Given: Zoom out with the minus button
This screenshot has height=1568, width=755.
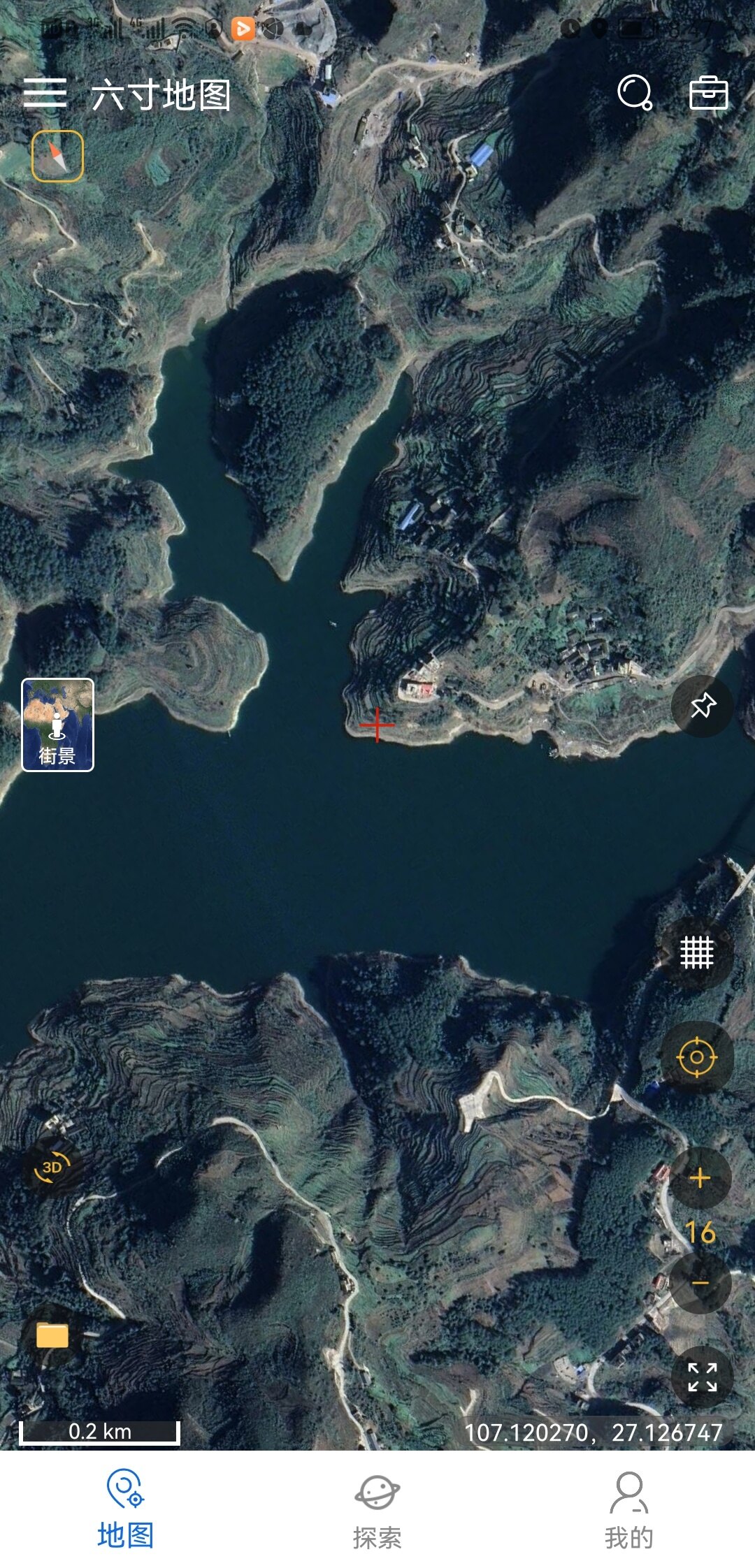Looking at the screenshot, I should click(700, 1283).
